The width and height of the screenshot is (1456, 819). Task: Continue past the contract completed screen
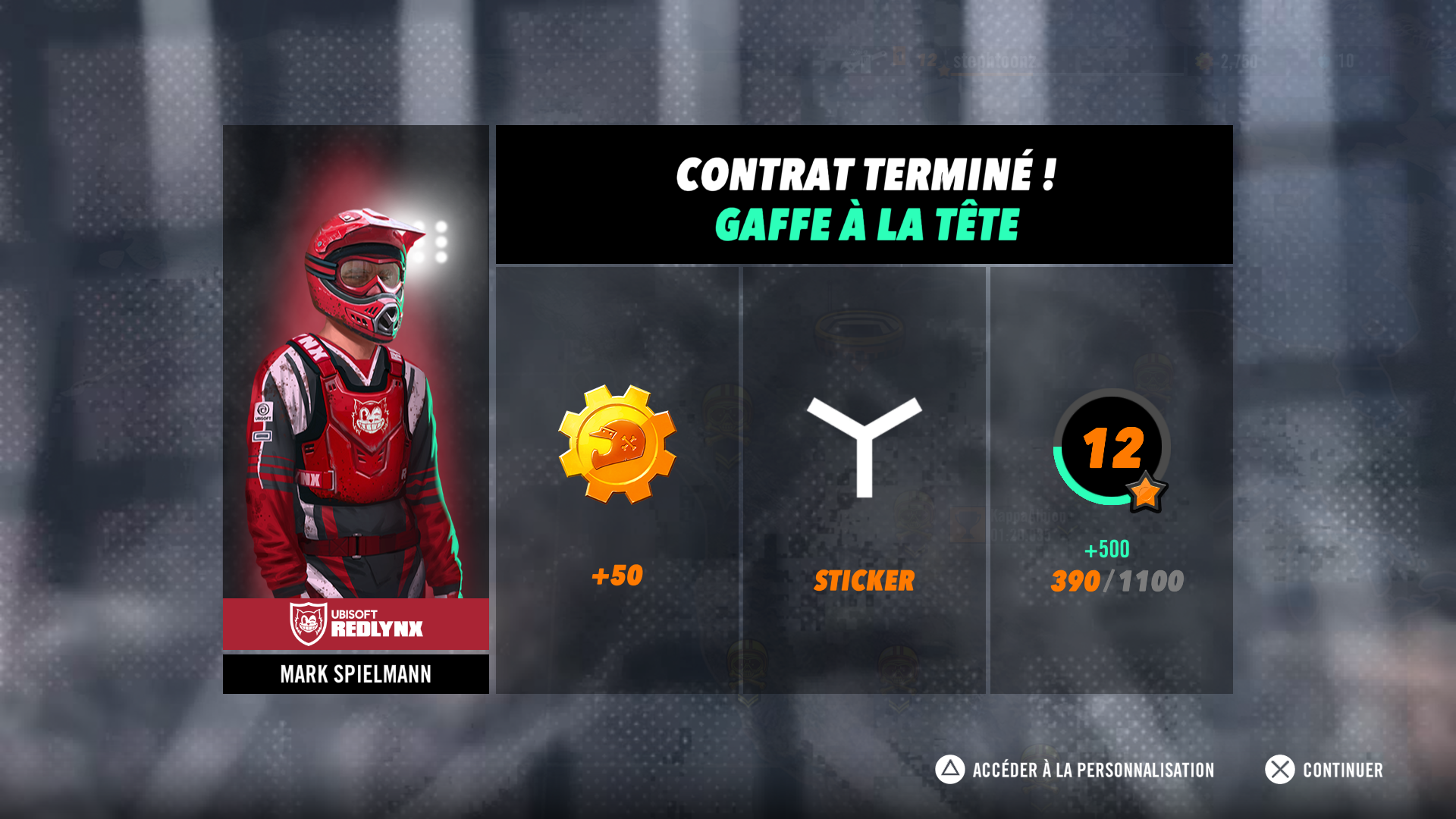point(1324,770)
